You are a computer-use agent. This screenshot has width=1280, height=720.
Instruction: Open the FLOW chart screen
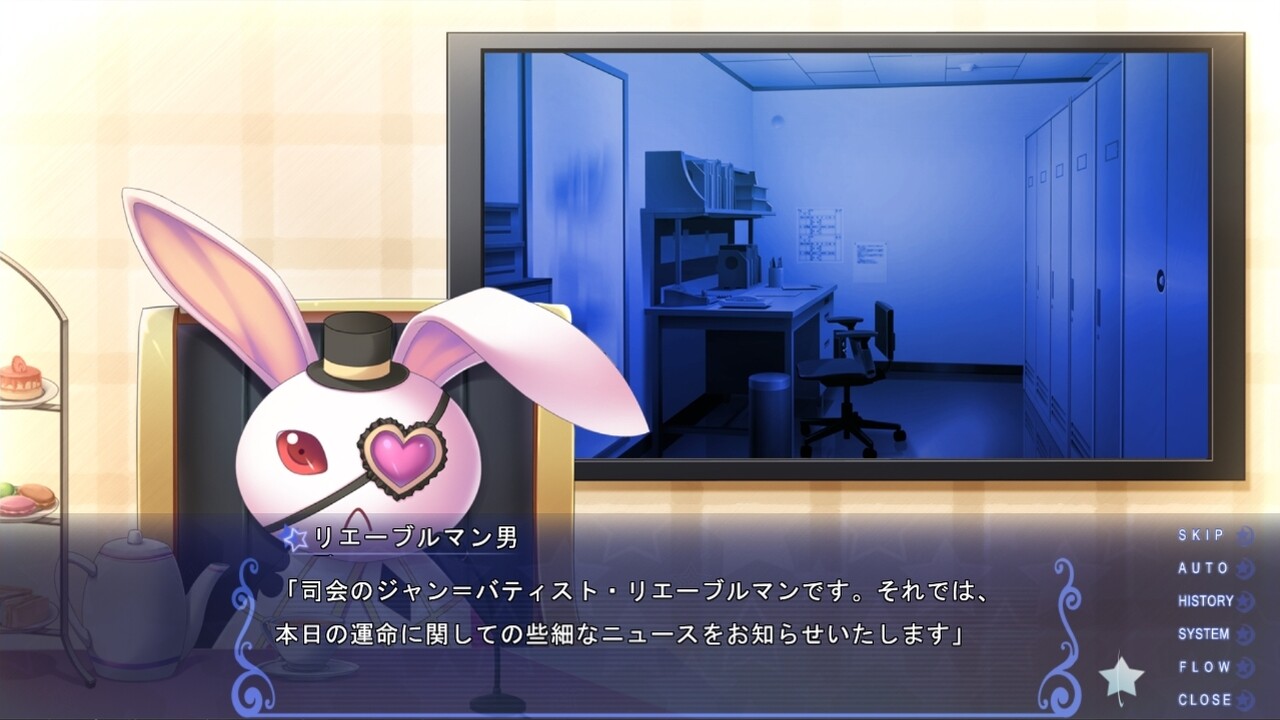click(1204, 667)
